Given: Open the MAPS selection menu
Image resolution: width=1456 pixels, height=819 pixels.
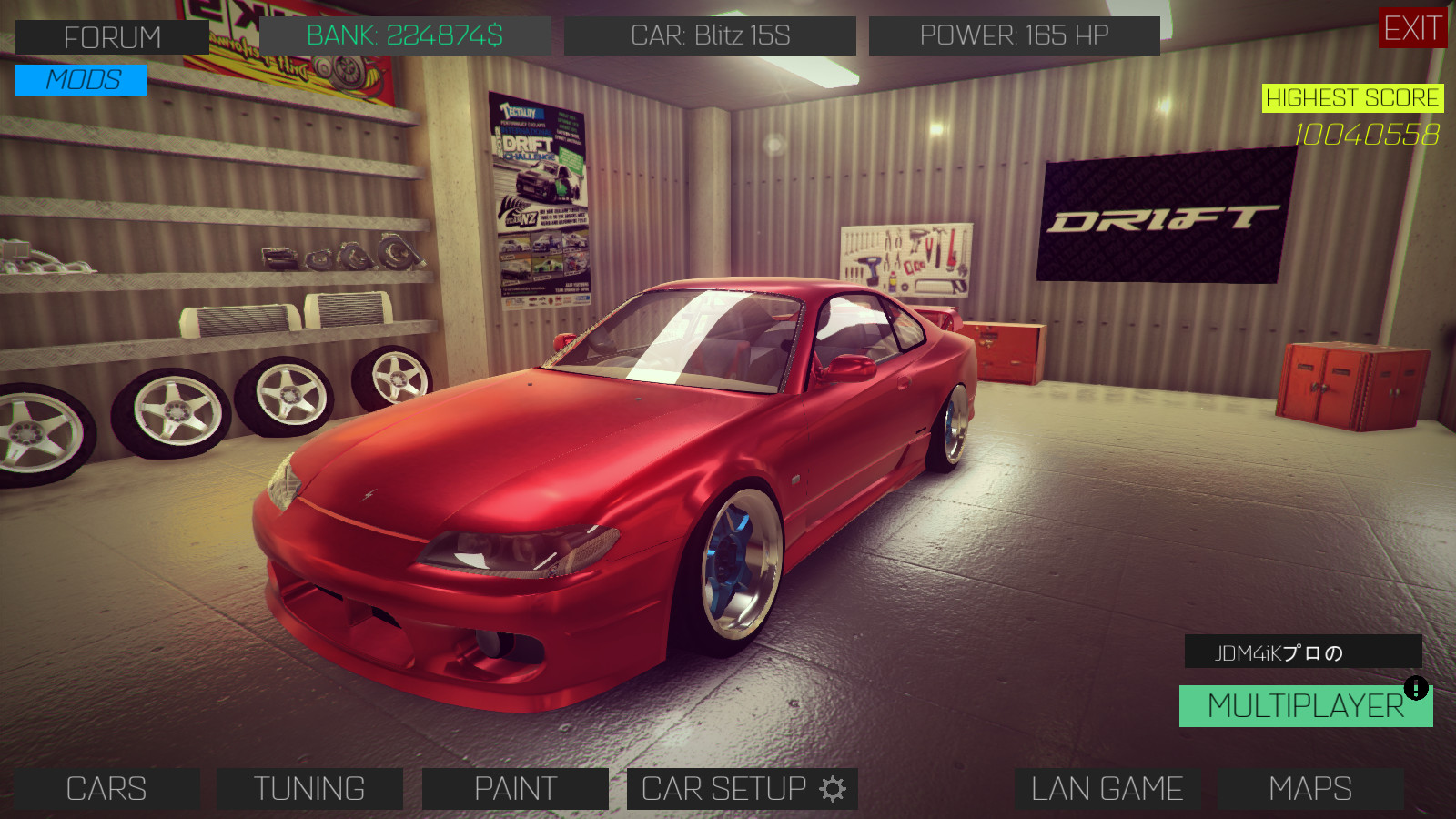Looking at the screenshot, I should pyautogui.click(x=1309, y=788).
